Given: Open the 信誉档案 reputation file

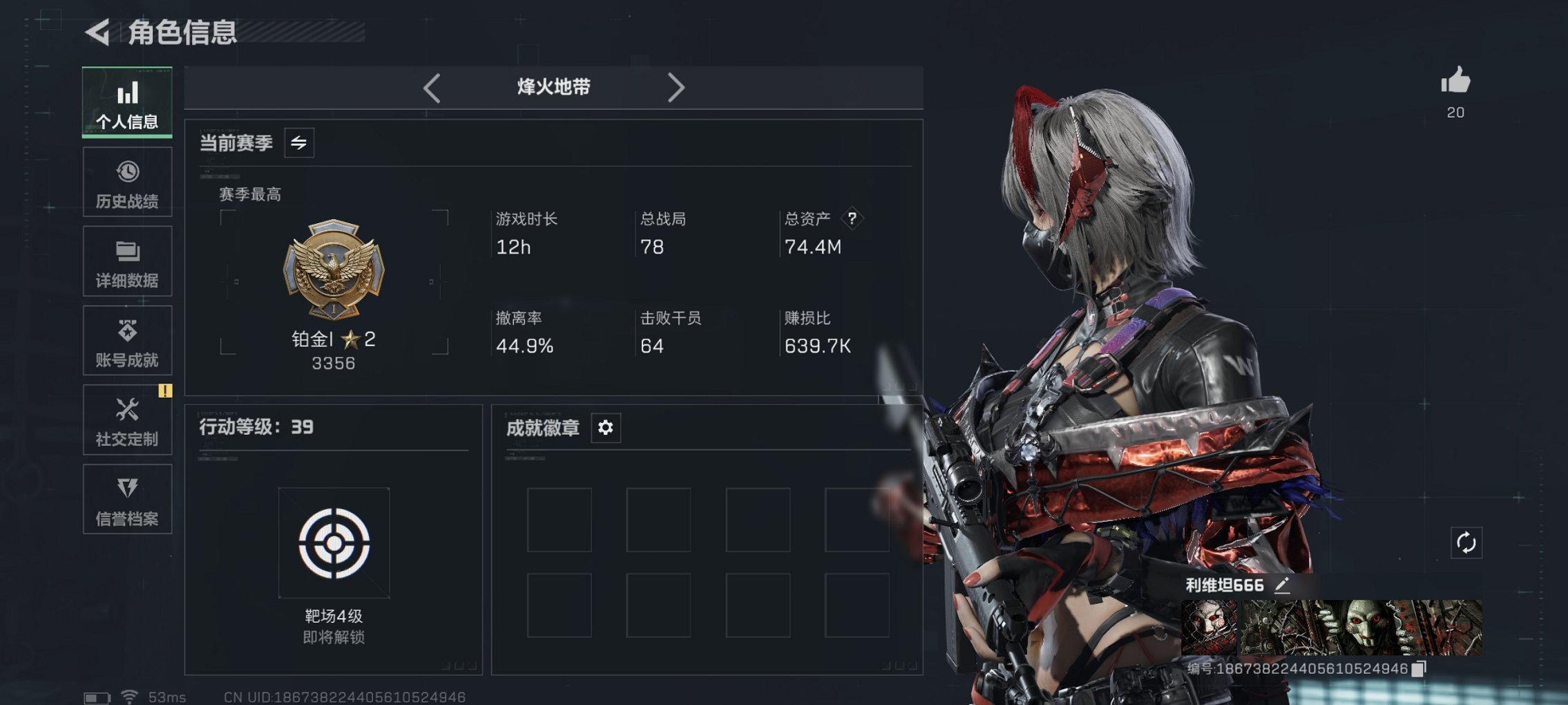Looking at the screenshot, I should (127, 499).
